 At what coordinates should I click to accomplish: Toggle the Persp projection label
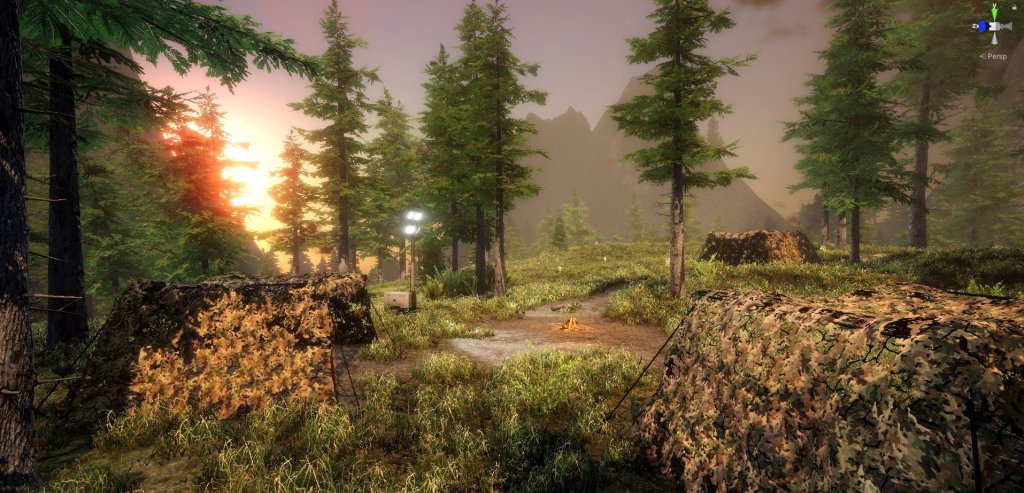pyautogui.click(x=996, y=56)
